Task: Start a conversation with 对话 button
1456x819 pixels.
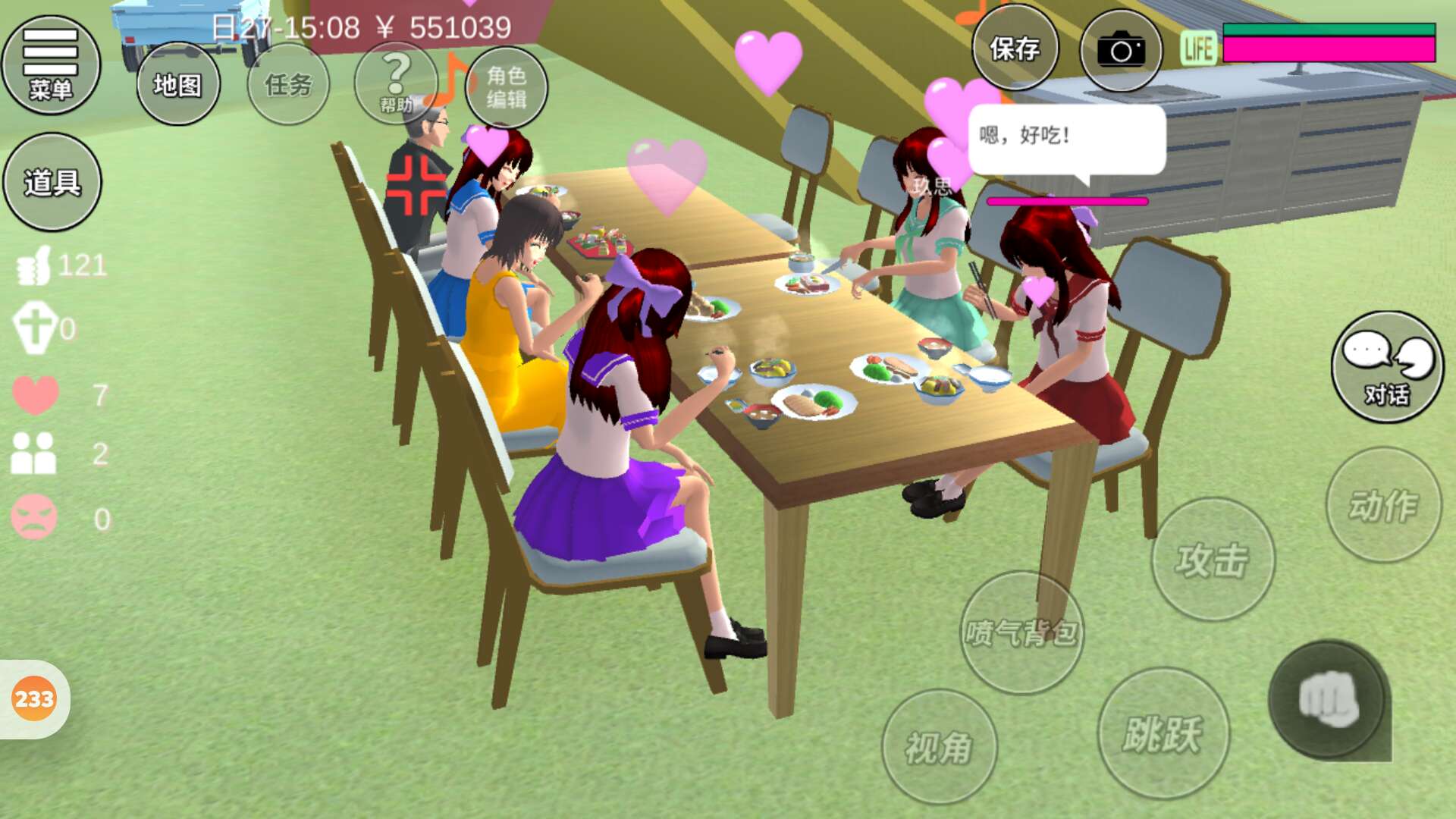Action: pyautogui.click(x=1387, y=367)
